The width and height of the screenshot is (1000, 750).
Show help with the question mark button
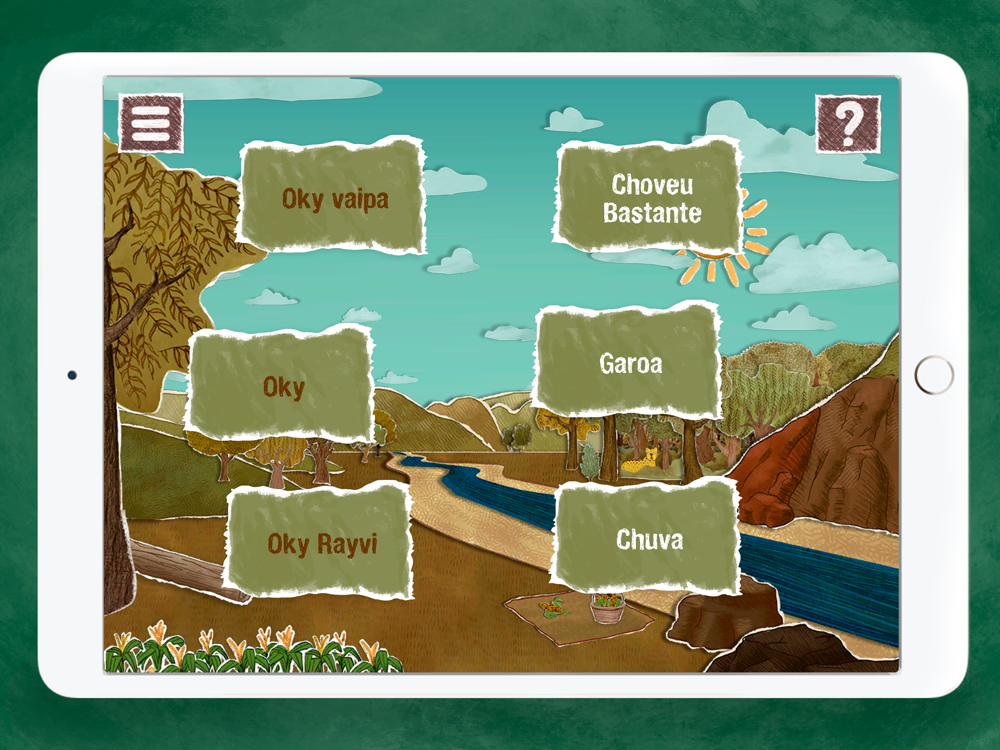[848, 124]
